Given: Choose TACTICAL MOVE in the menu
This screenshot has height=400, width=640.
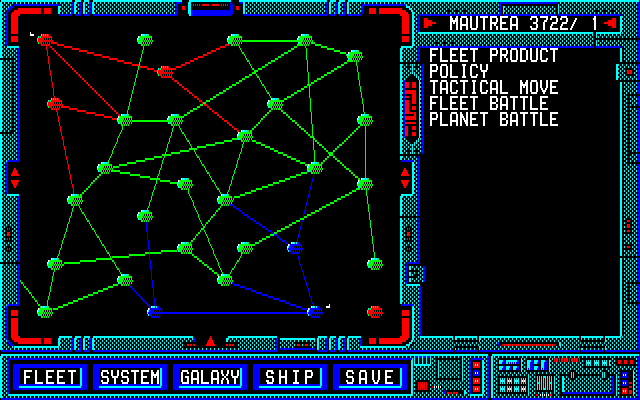Looking at the screenshot, I should pyautogui.click(x=493, y=88).
